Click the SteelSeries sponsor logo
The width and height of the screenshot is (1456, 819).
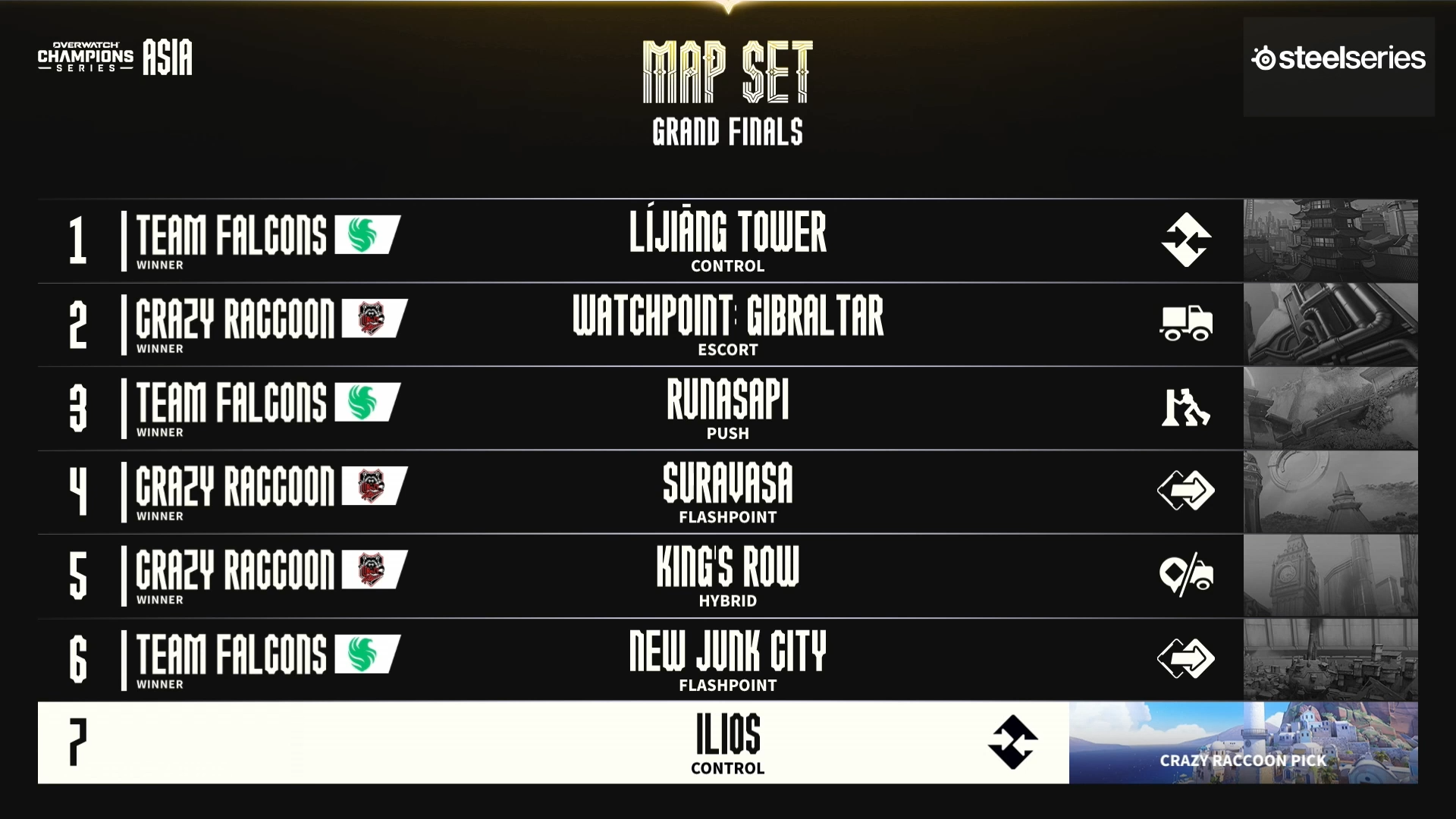(x=1338, y=59)
